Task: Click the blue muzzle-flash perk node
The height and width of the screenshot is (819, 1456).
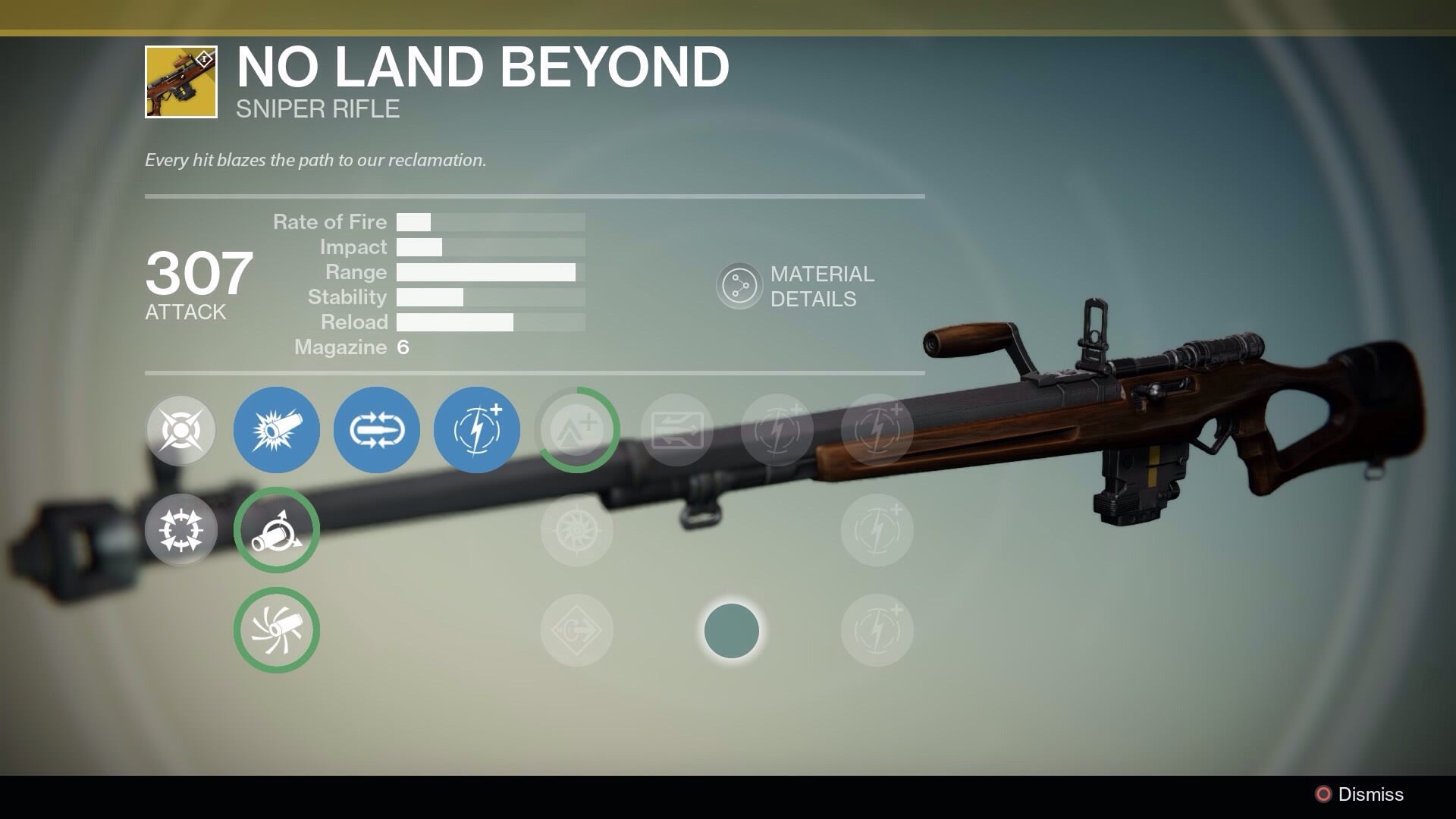Action: click(277, 430)
